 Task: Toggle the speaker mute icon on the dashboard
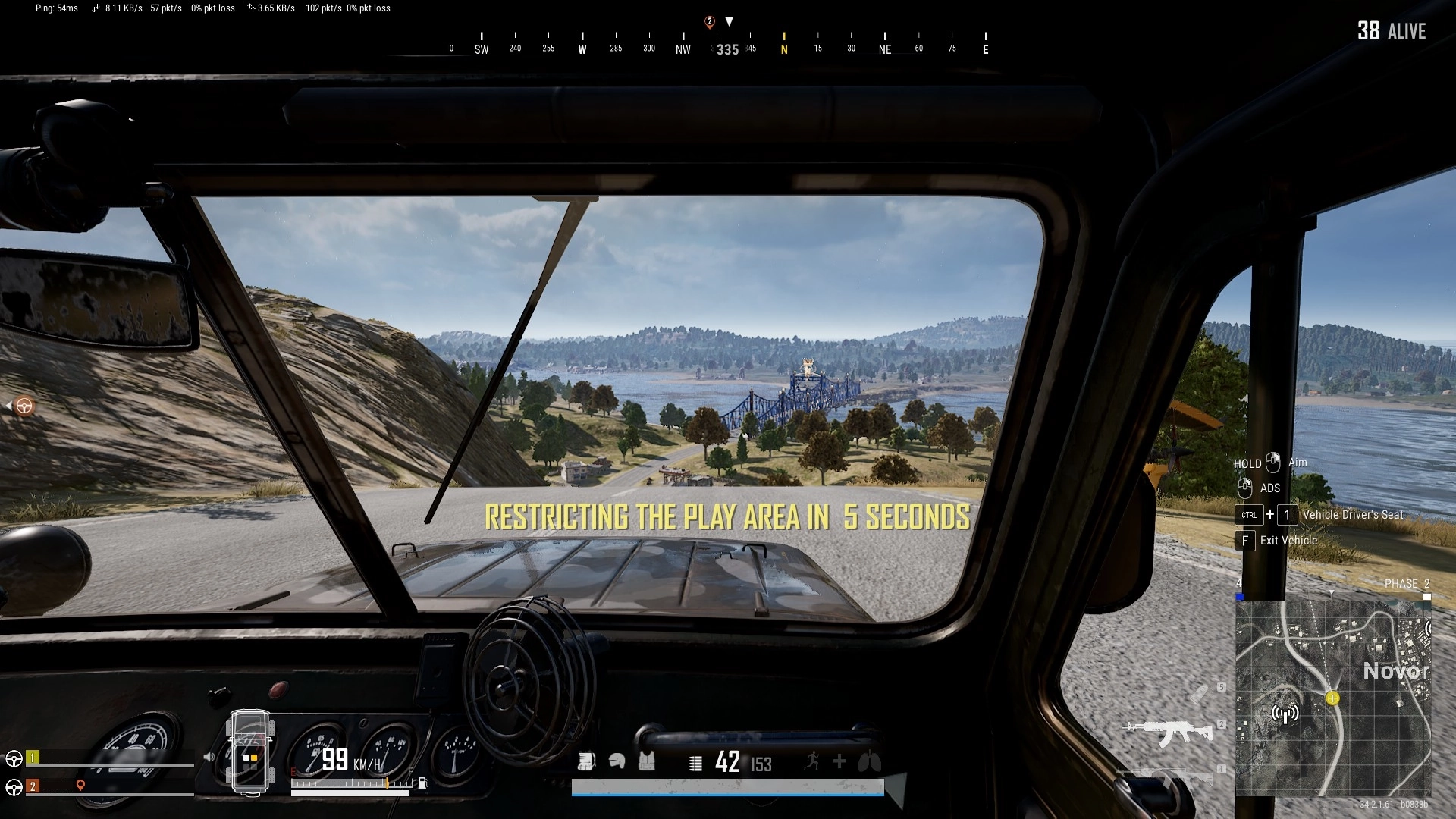[x=209, y=758]
